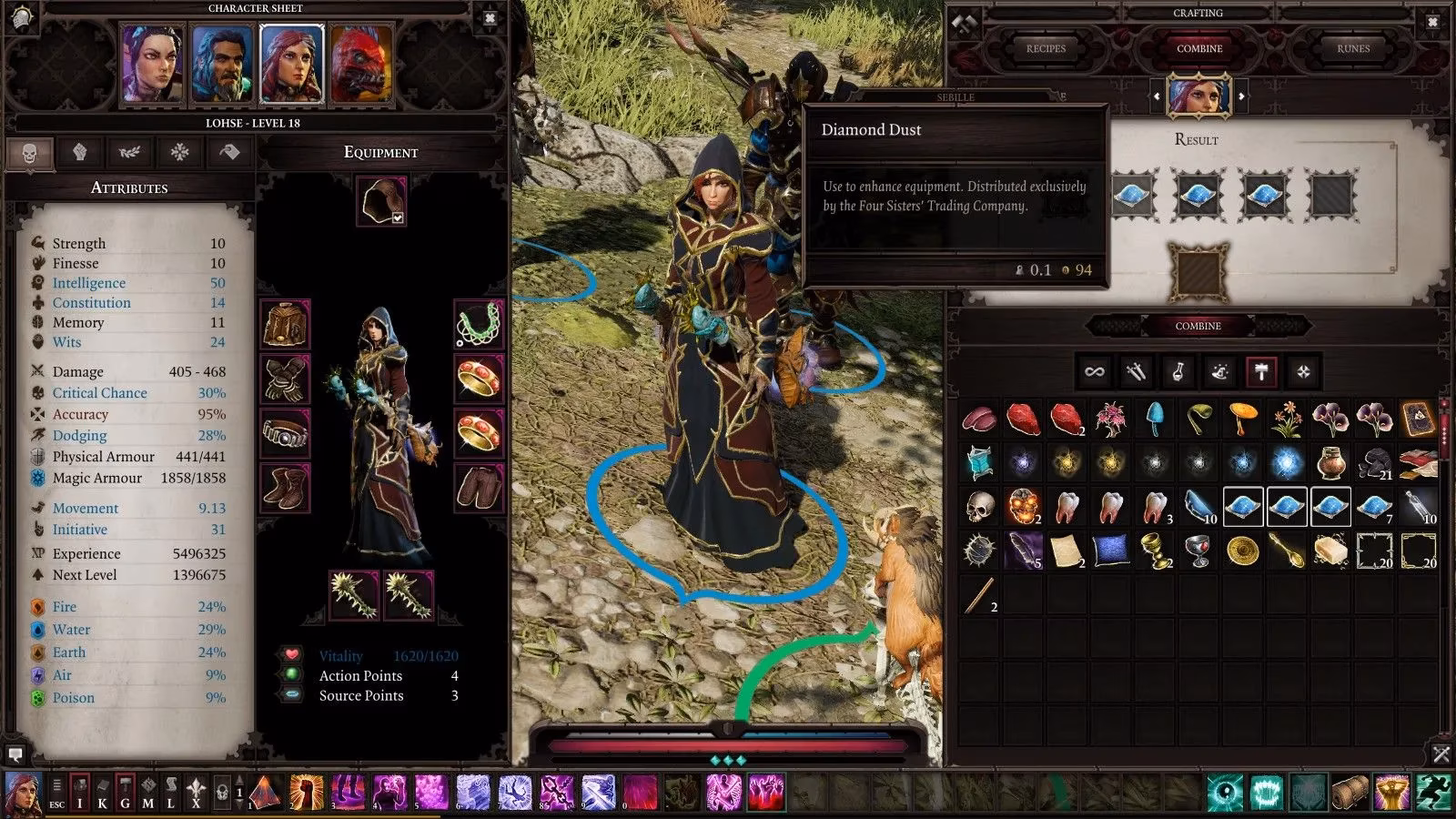This screenshot has height=819, width=1456.
Task: Select the potion flask consumables filter
Action: [x=1177, y=371]
